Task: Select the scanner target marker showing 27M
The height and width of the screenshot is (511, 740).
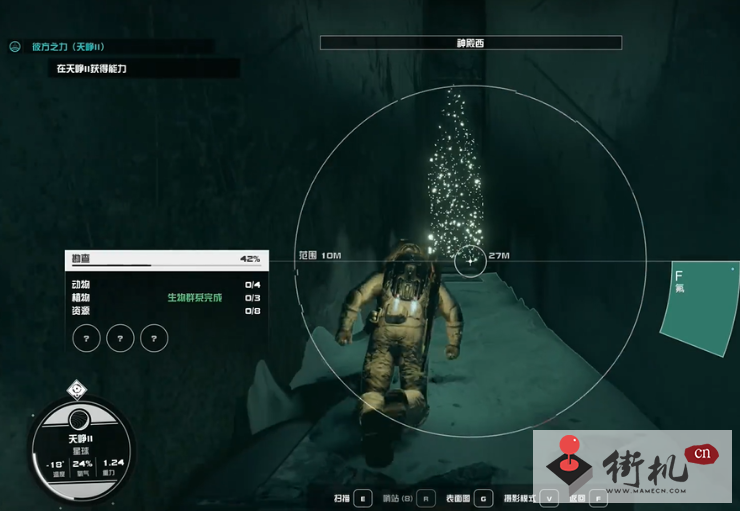Action: coord(470,261)
